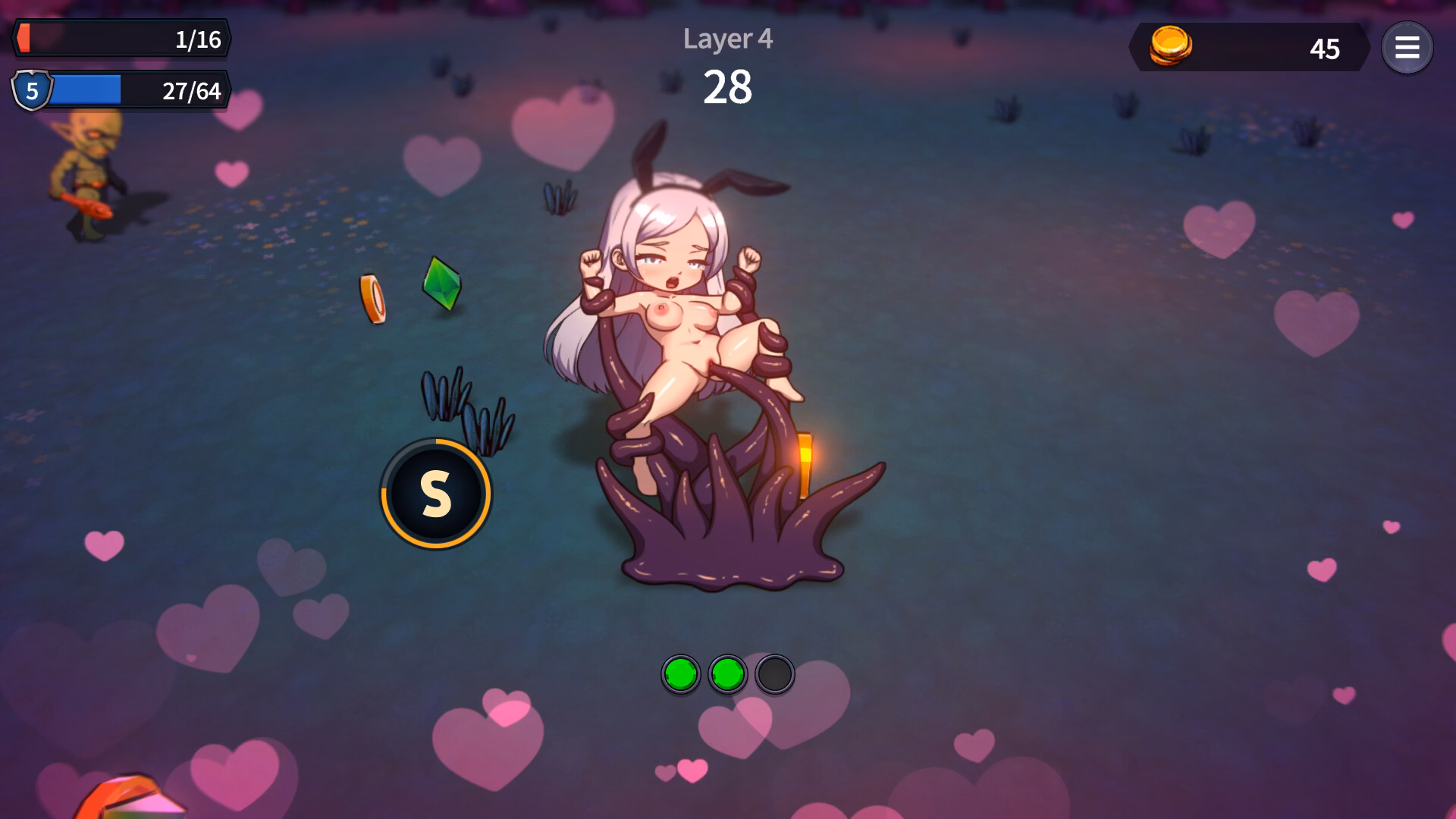
Task: Expand the Layer 4 stage details
Action: click(727, 39)
